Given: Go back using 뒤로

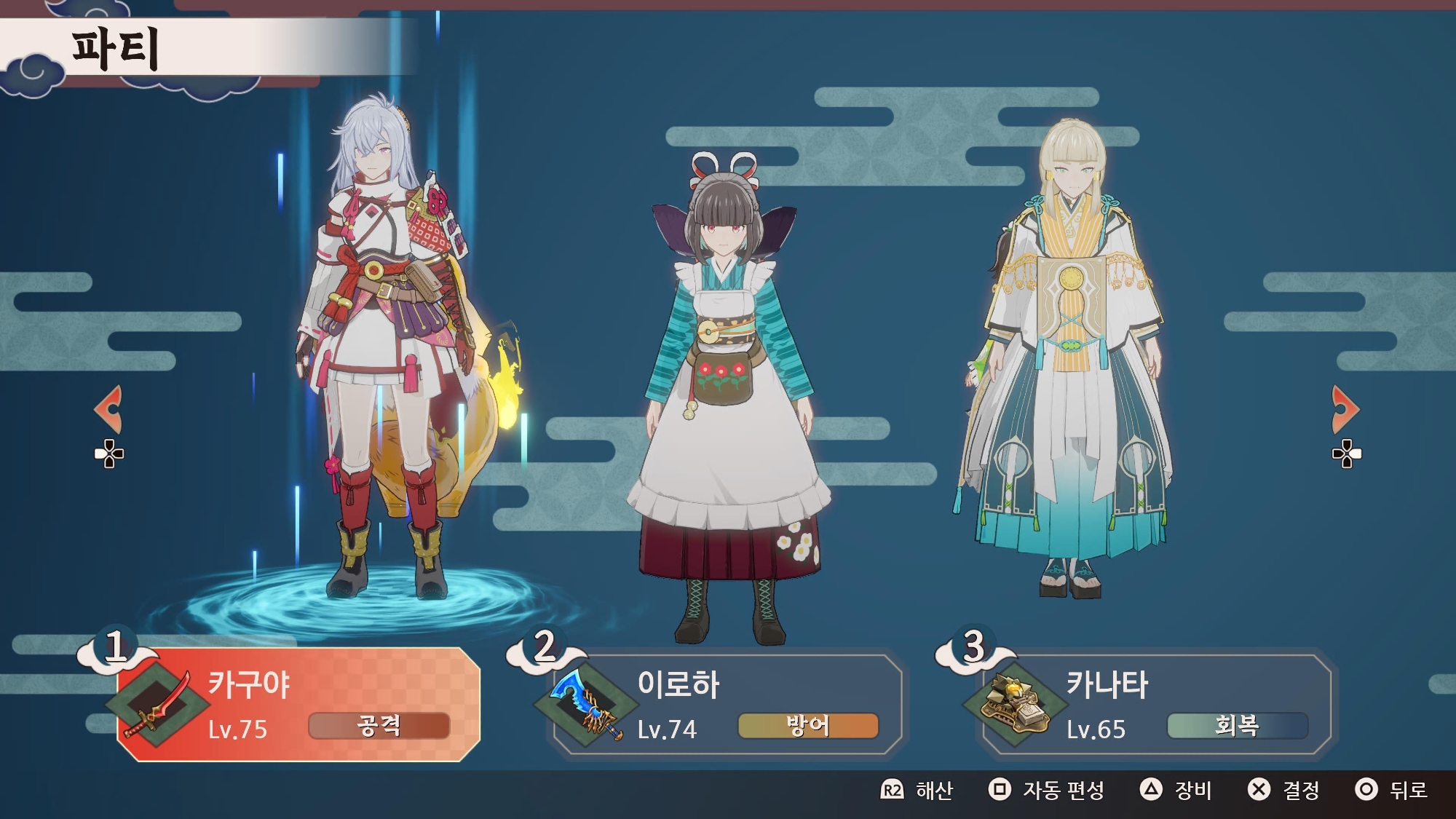Looking at the screenshot, I should click(1391, 790).
